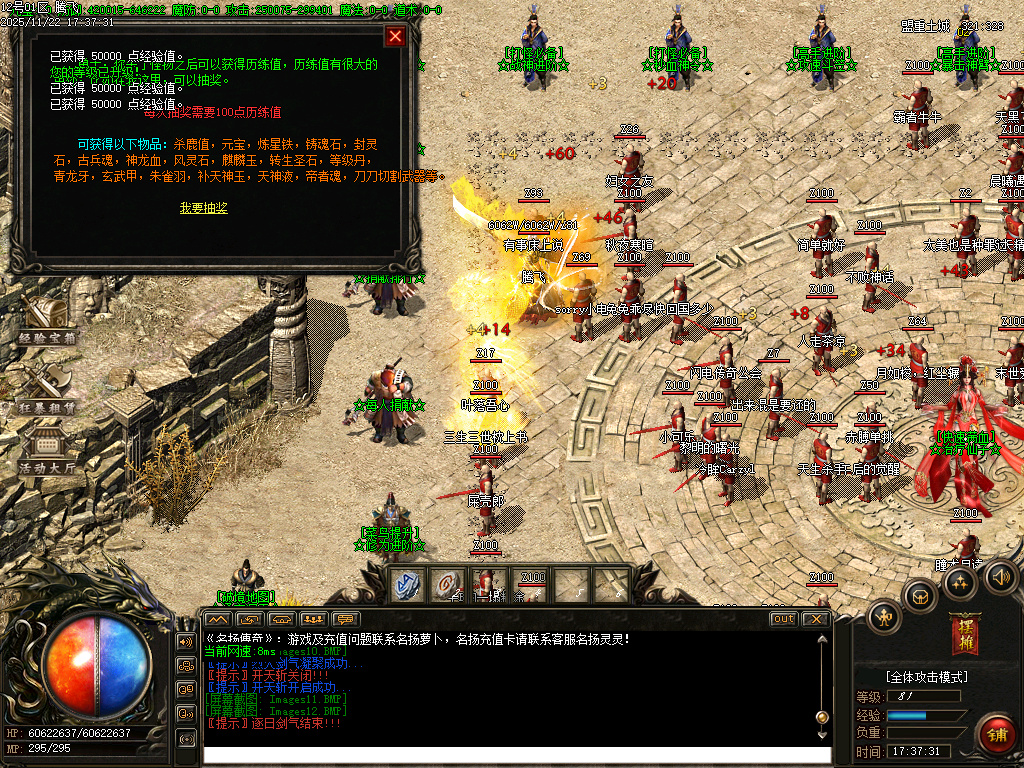The width and height of the screenshot is (1024, 768).
Task: Enter the 活动大厅 activity hall
Action: (46, 450)
